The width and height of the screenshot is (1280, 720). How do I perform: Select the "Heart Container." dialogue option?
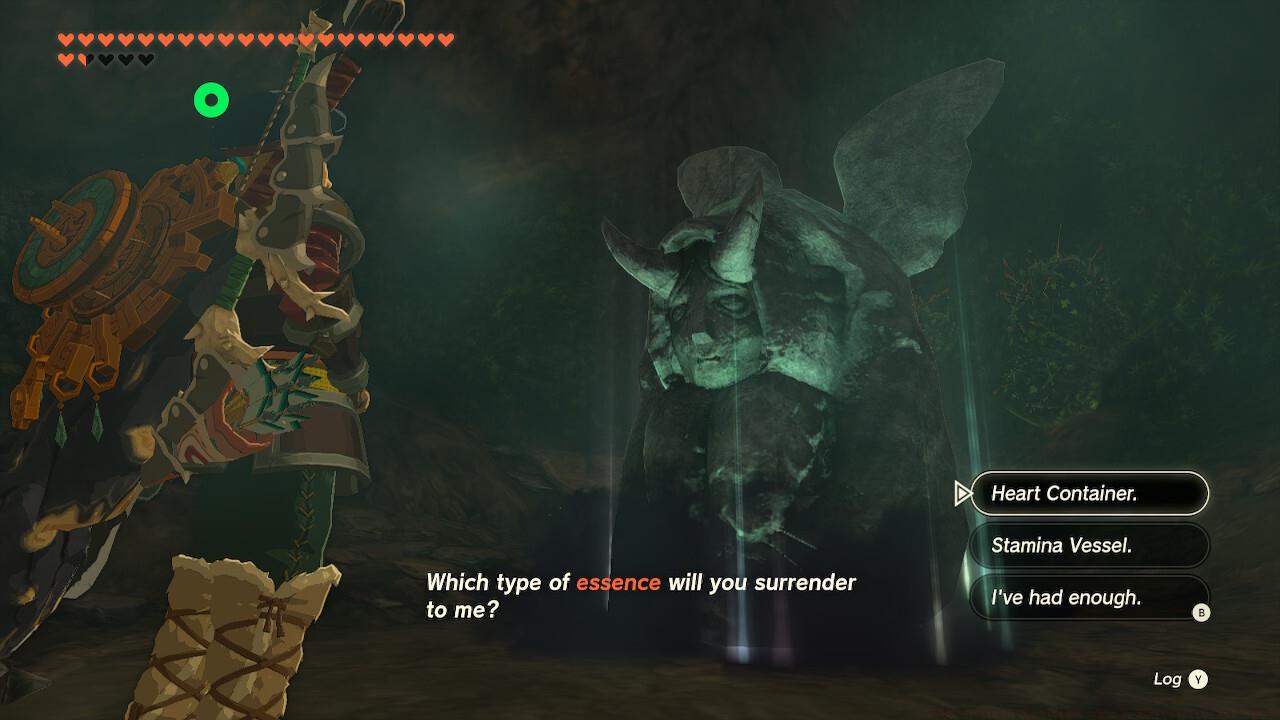pos(1089,493)
